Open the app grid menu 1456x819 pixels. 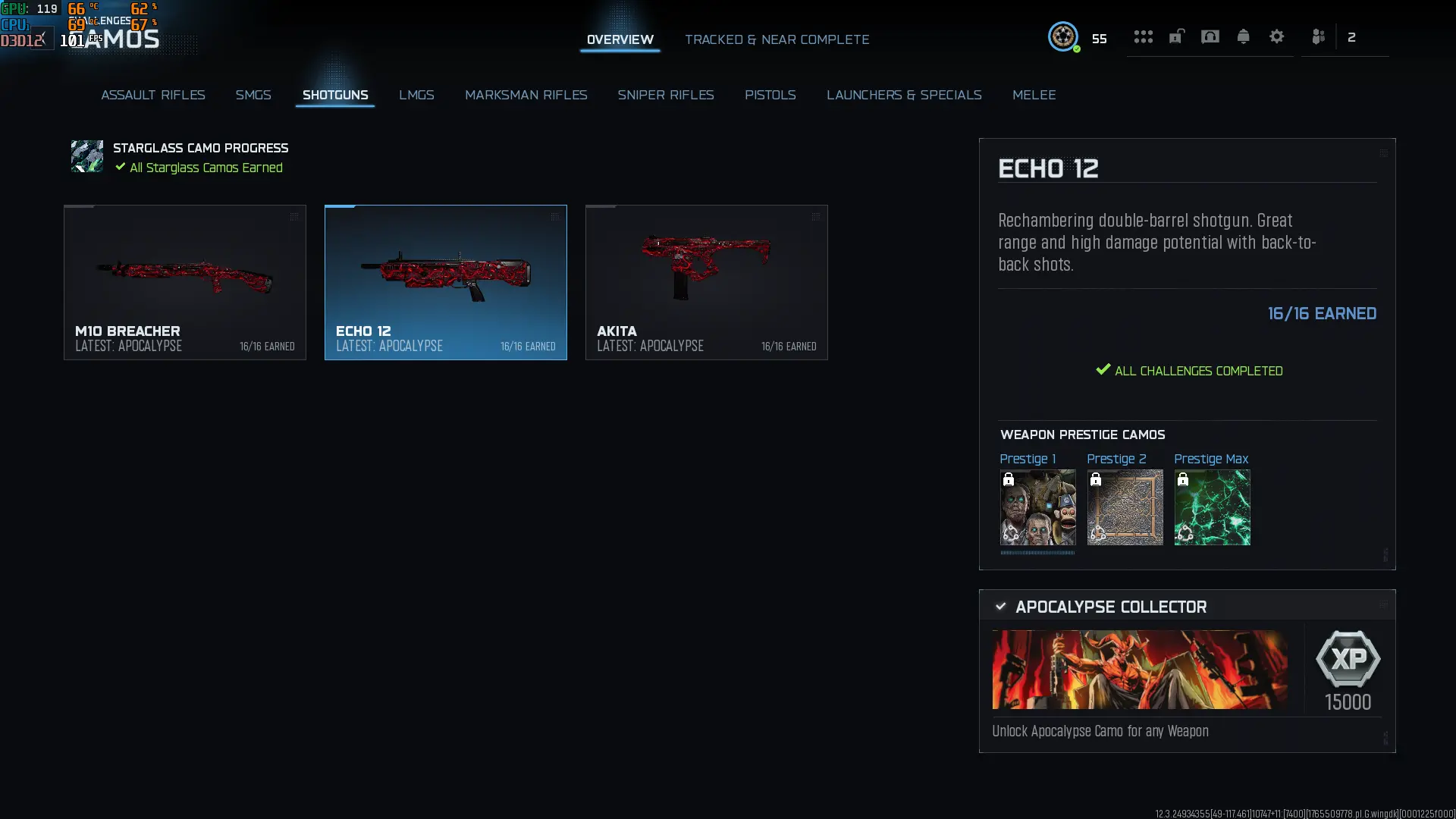tap(1143, 36)
